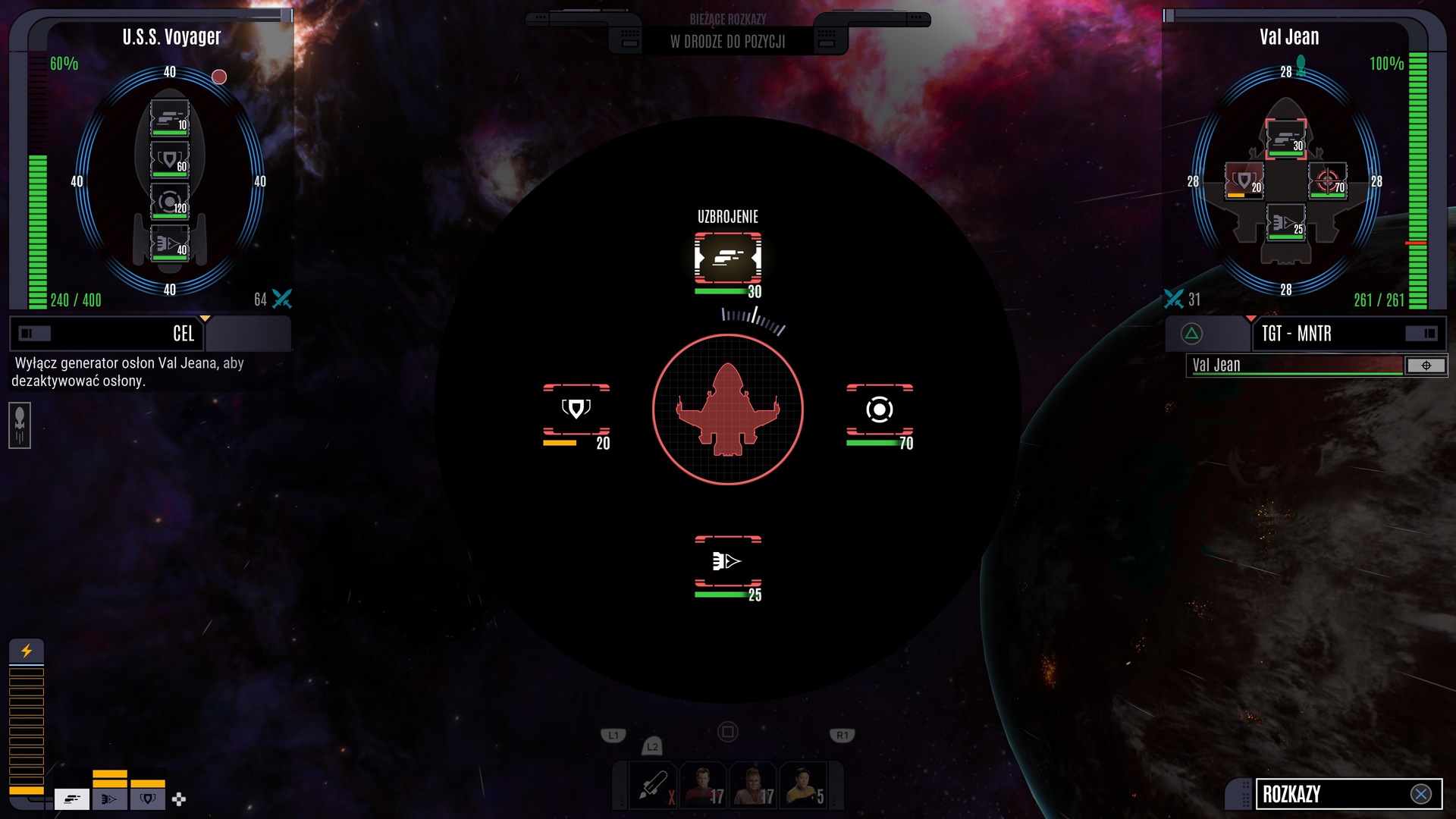This screenshot has width=1456, height=819.
Task: Choose the gold-uniform officer portrait
Action: [x=803, y=786]
